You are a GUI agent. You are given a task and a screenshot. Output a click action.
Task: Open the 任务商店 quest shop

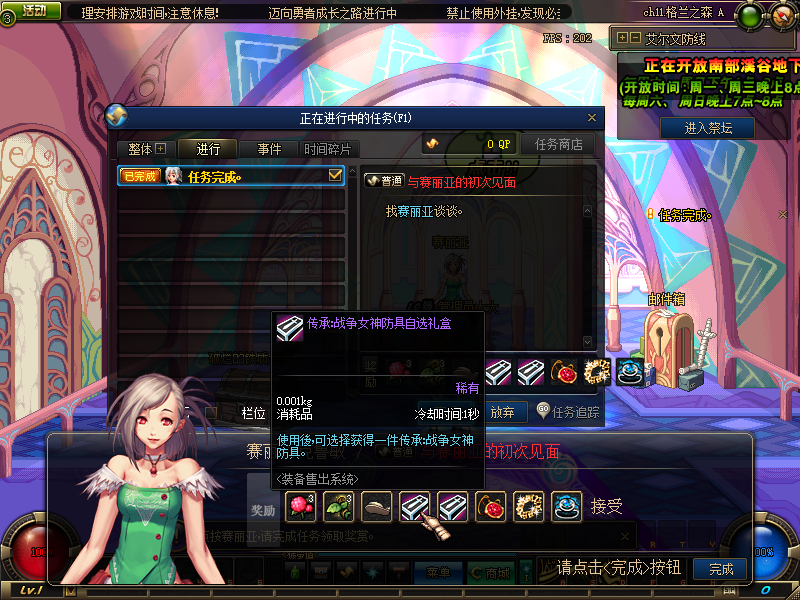coord(558,144)
